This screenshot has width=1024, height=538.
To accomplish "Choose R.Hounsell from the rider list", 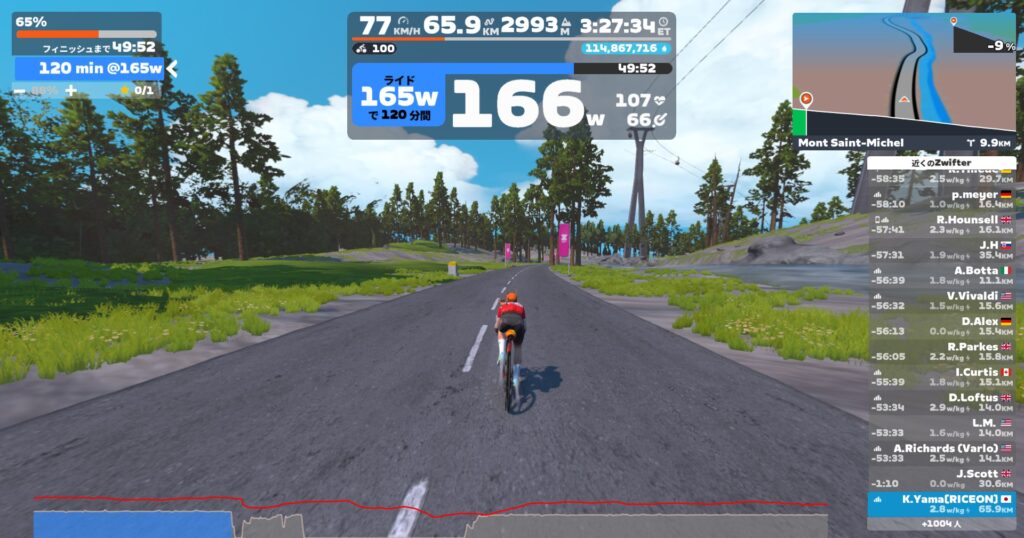I will tap(940, 223).
